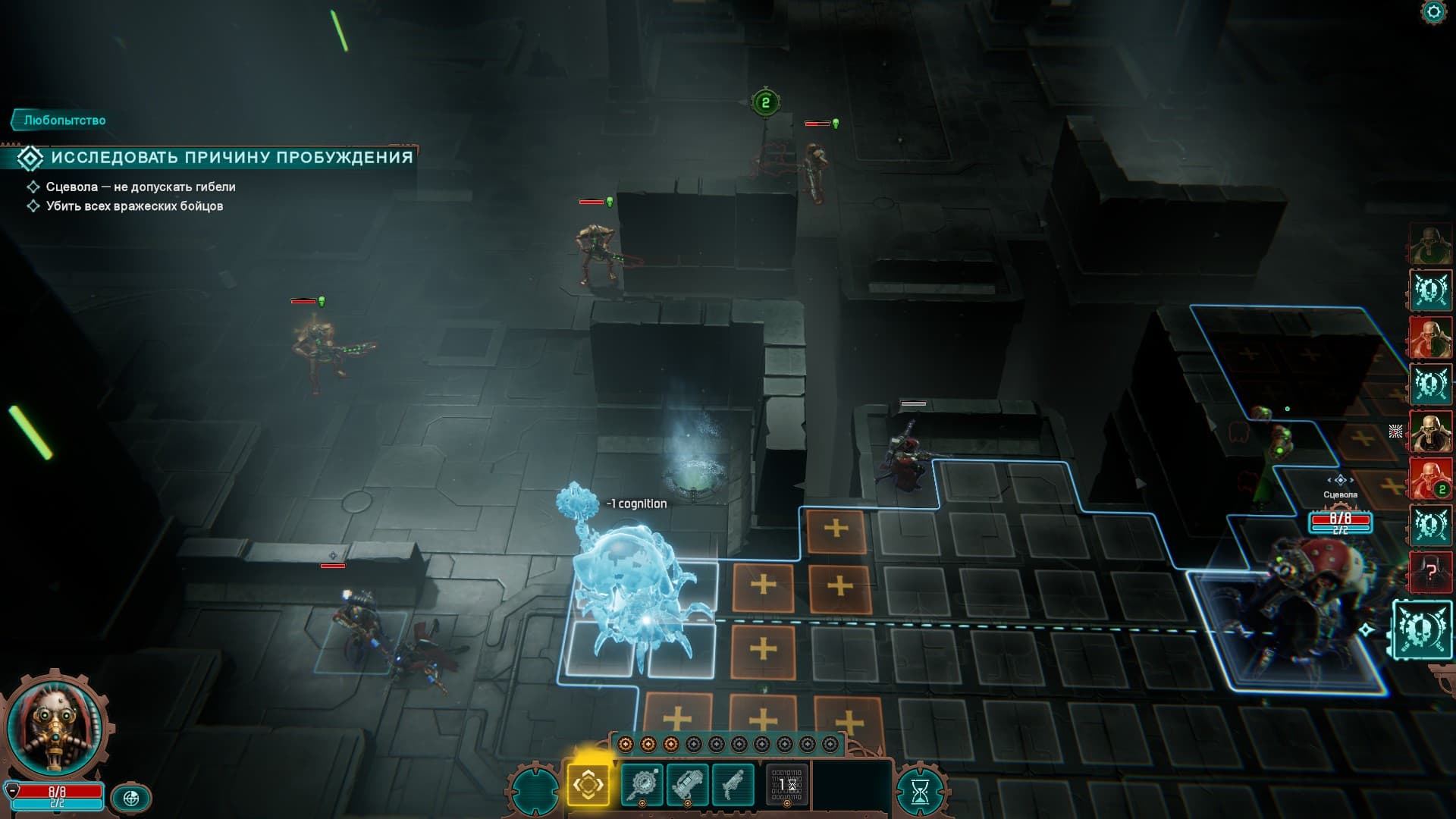
Task: Select the dimmed necron portrait heading the turn order
Action: click(x=1430, y=244)
